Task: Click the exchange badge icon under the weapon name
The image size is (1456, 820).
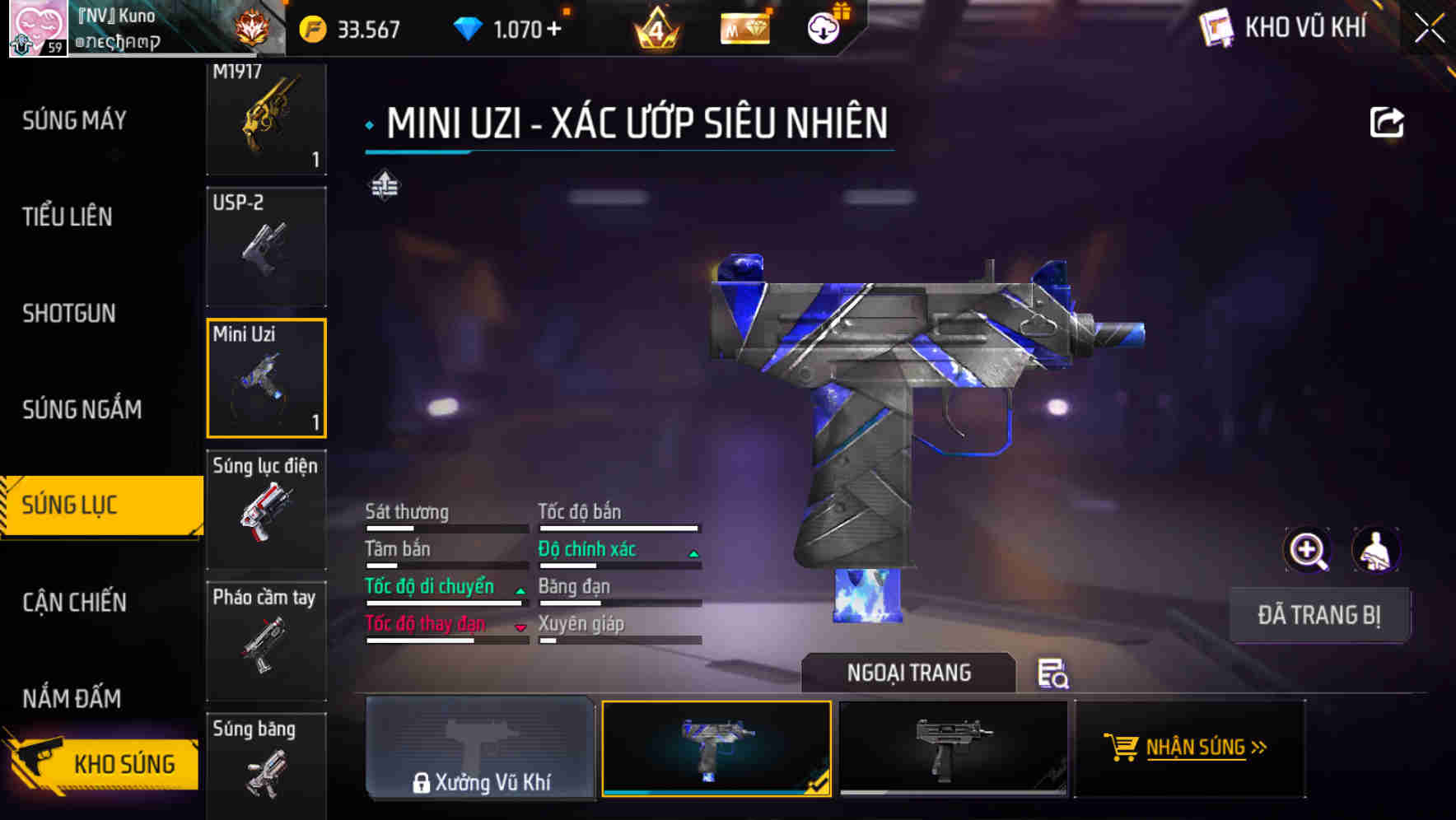Action: pos(384,186)
